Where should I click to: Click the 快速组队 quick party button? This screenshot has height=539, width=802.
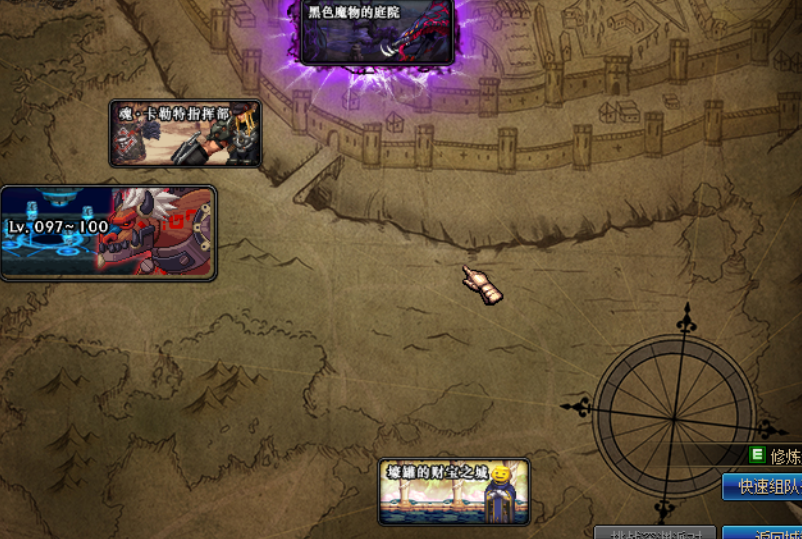point(763,487)
